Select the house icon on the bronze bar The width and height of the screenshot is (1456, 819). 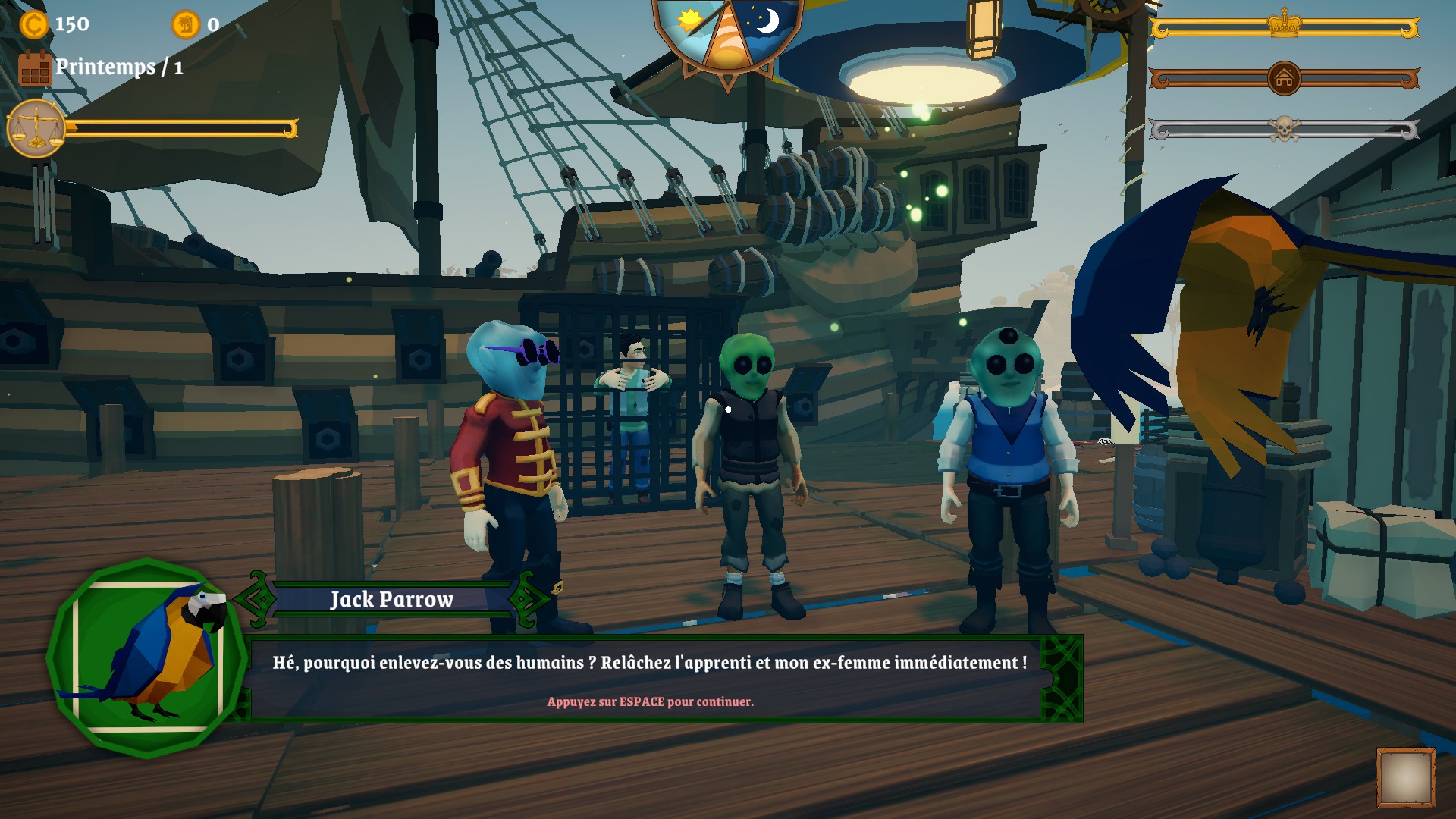coord(1284,78)
